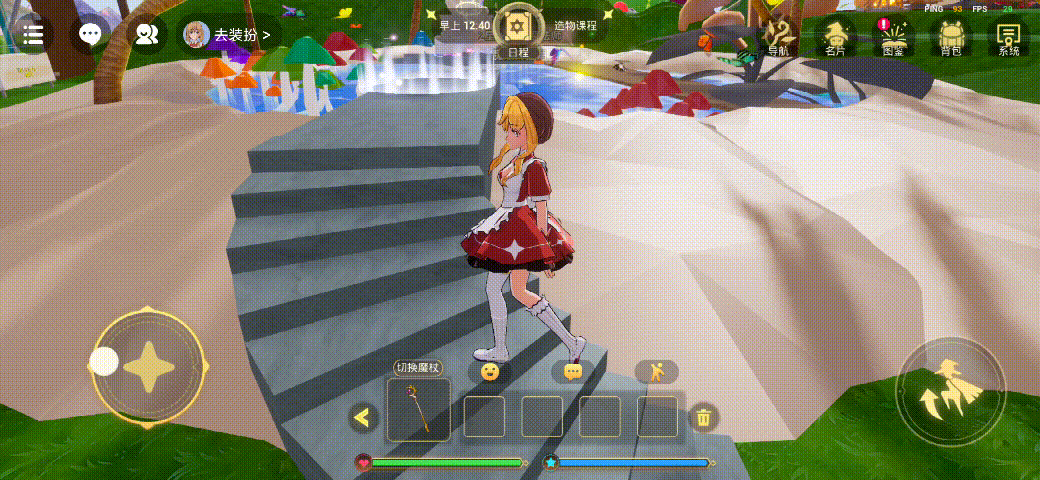Tap the 切换魔杖 switch wand button
The width and height of the screenshot is (1040, 480).
point(418,367)
